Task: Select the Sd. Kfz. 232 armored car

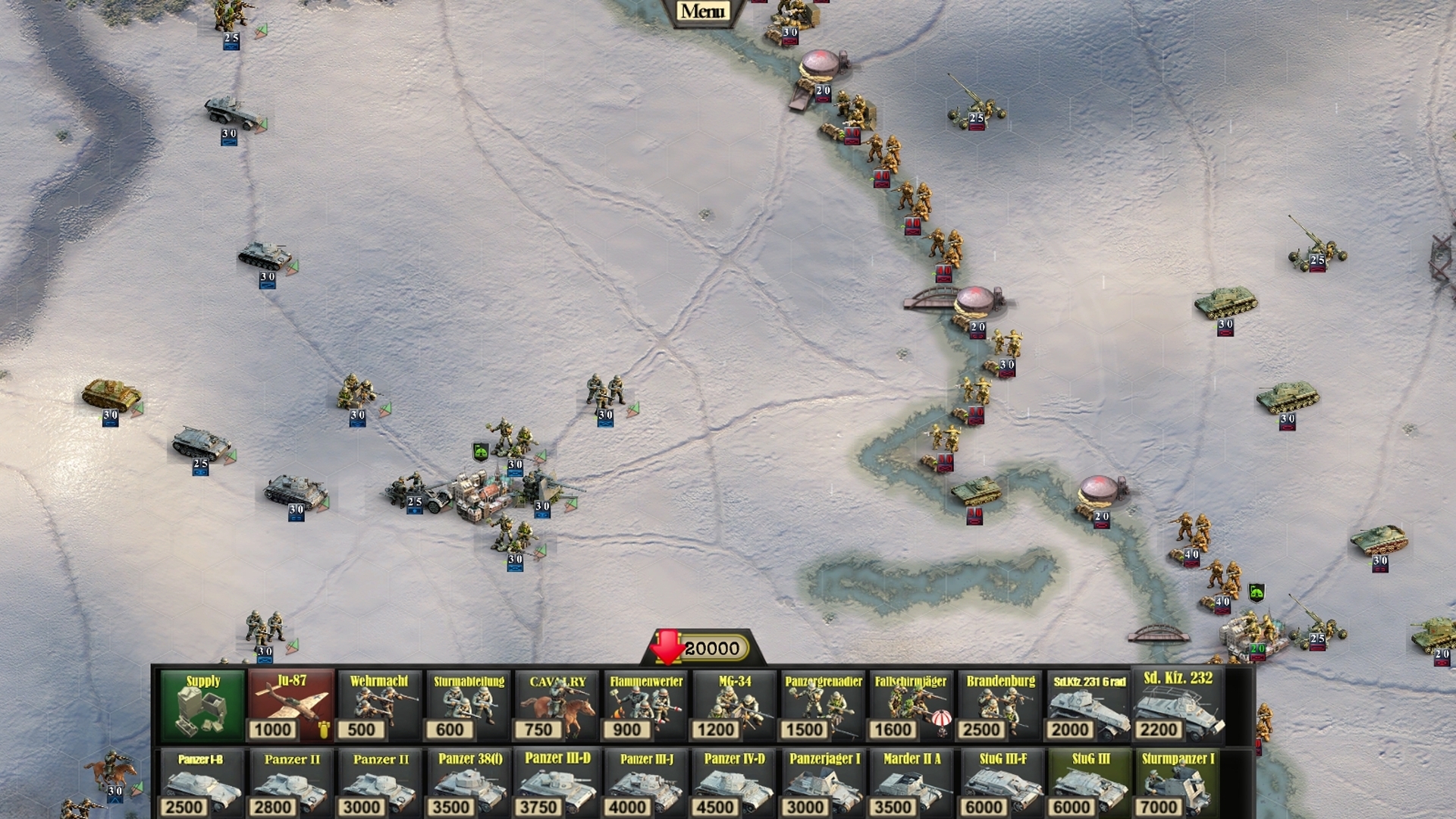Action: pyautogui.click(x=1178, y=706)
